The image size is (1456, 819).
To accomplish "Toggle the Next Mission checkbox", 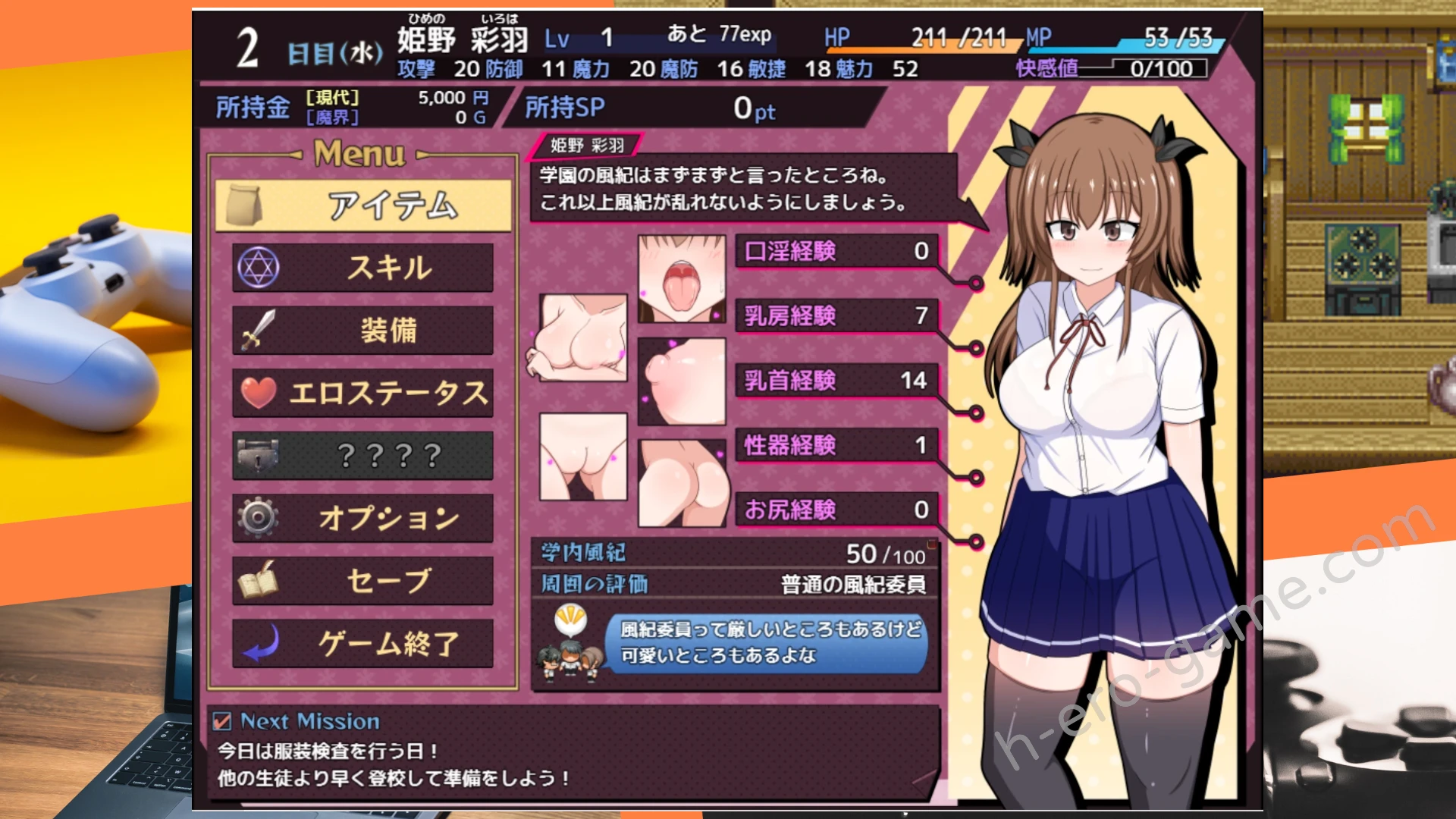I will point(222,721).
